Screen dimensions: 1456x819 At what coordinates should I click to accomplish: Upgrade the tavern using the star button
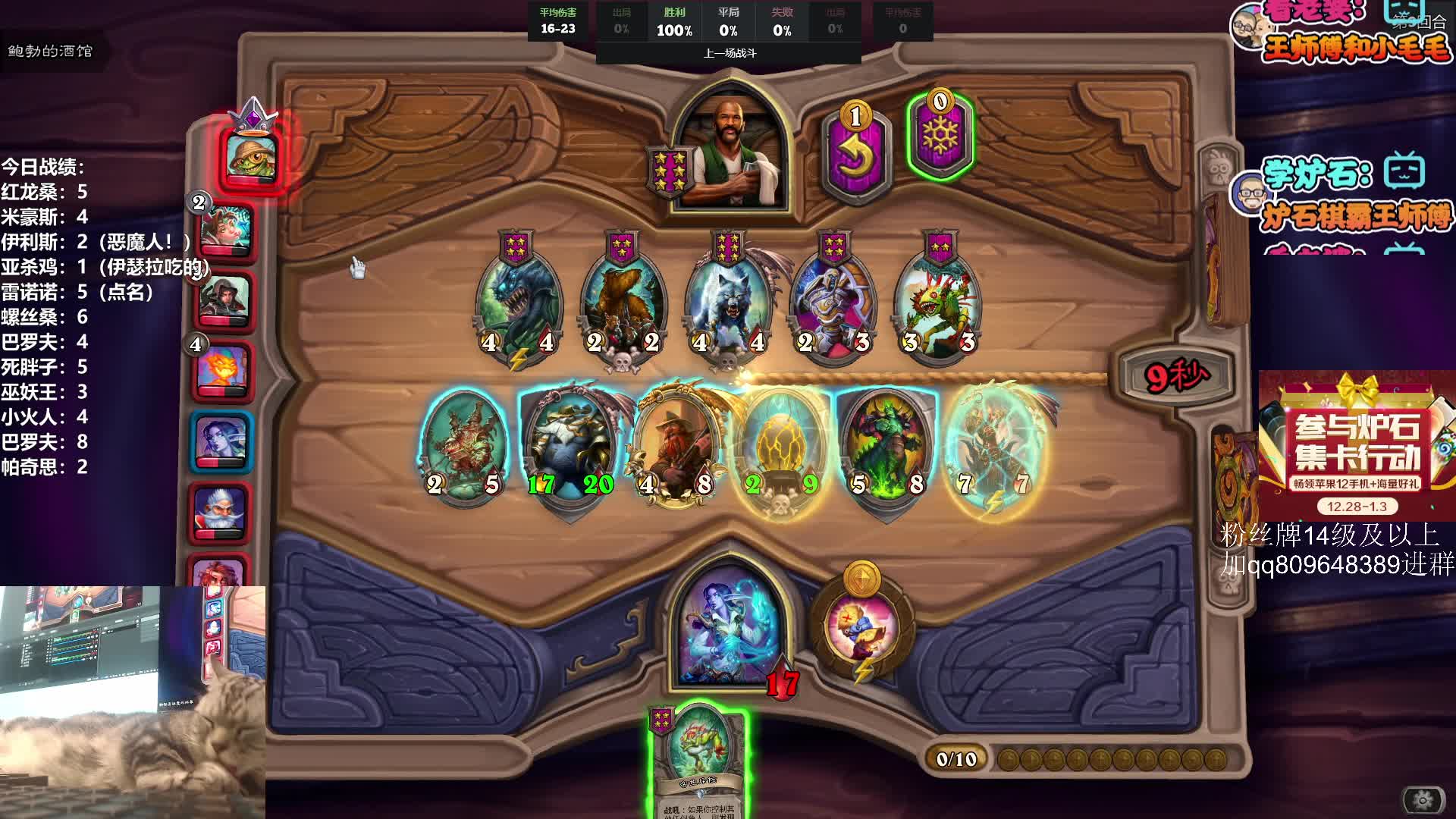(x=670, y=171)
